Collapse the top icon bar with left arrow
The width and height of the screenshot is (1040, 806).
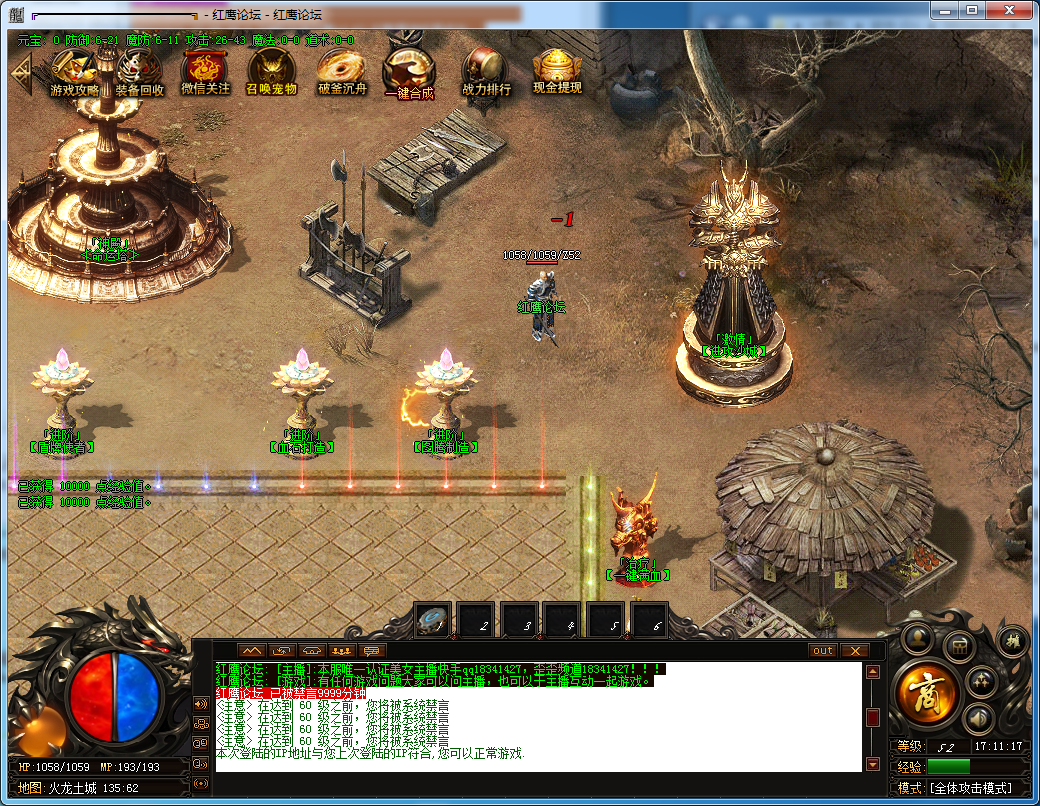point(19,72)
